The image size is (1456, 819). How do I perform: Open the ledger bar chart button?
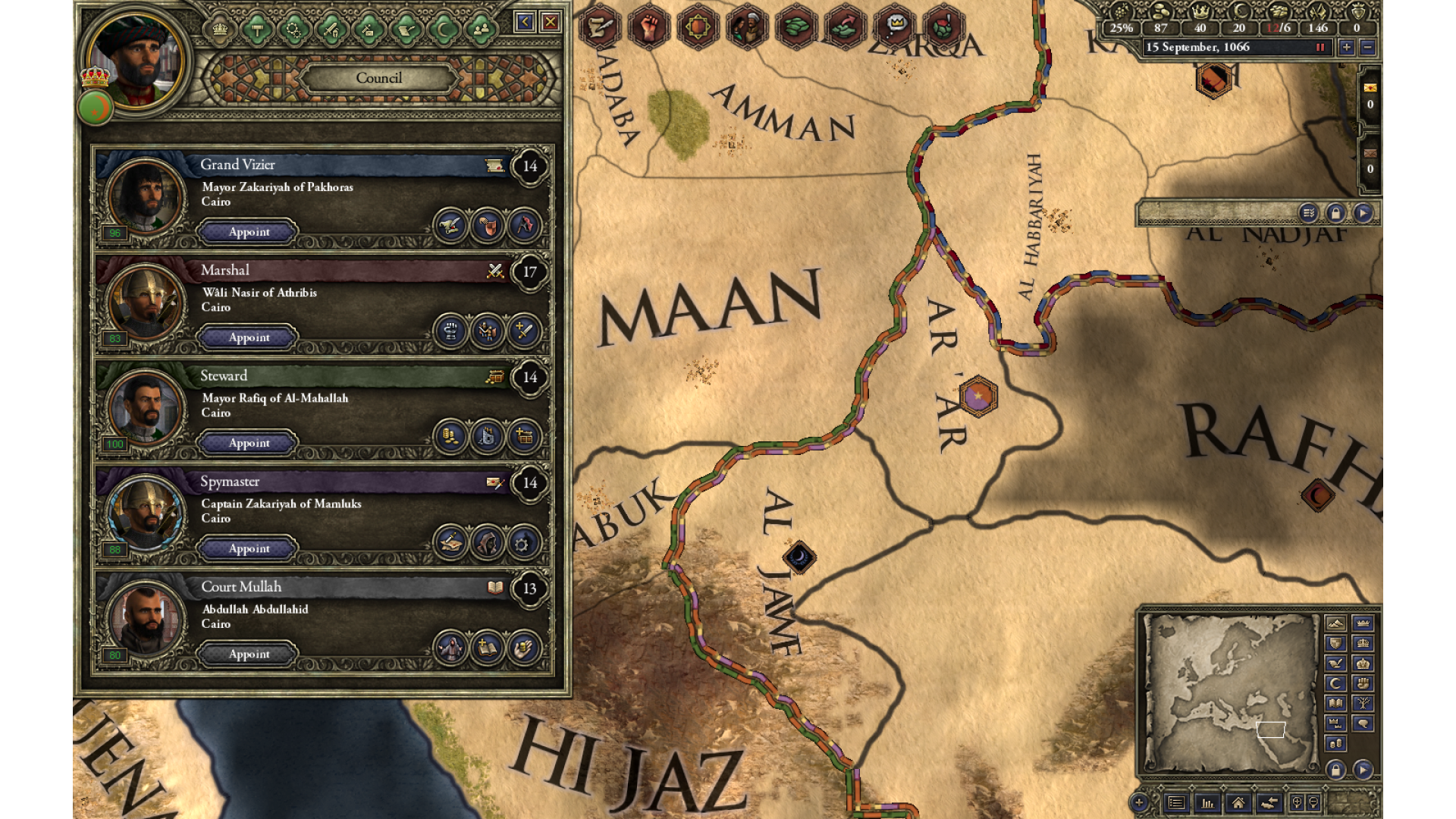pyautogui.click(x=1207, y=802)
